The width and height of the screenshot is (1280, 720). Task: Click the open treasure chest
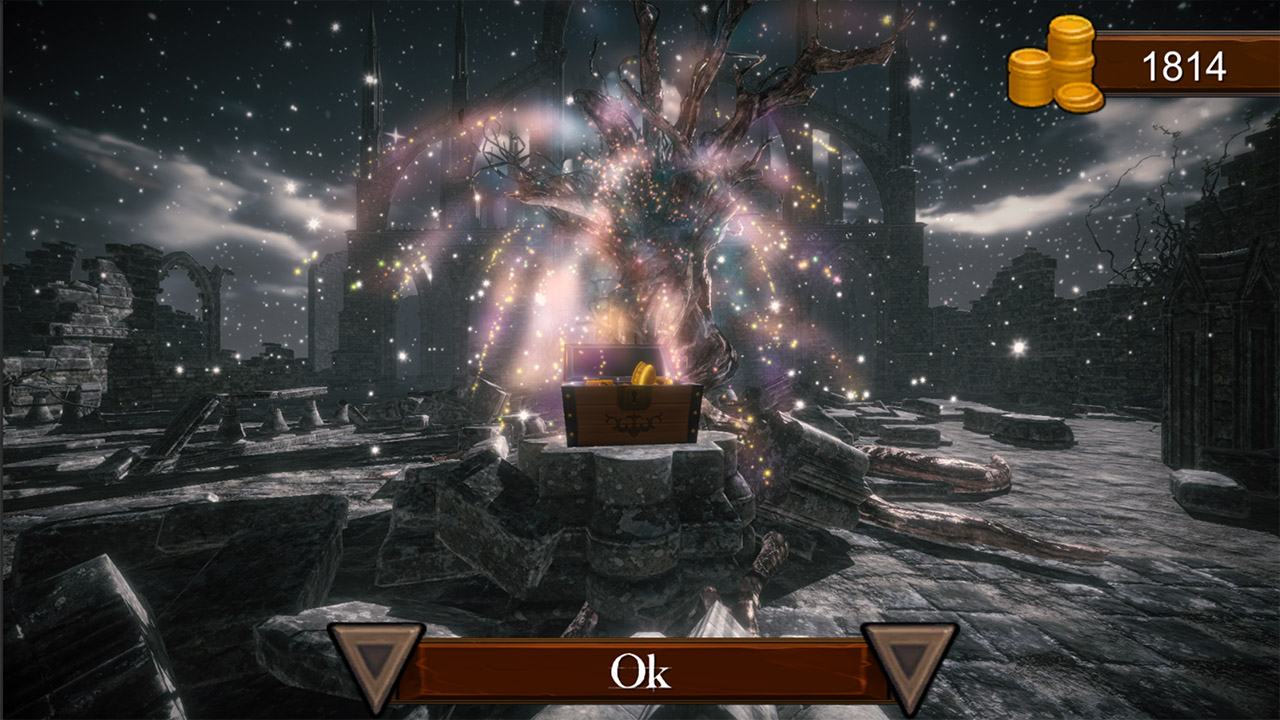pos(630,400)
